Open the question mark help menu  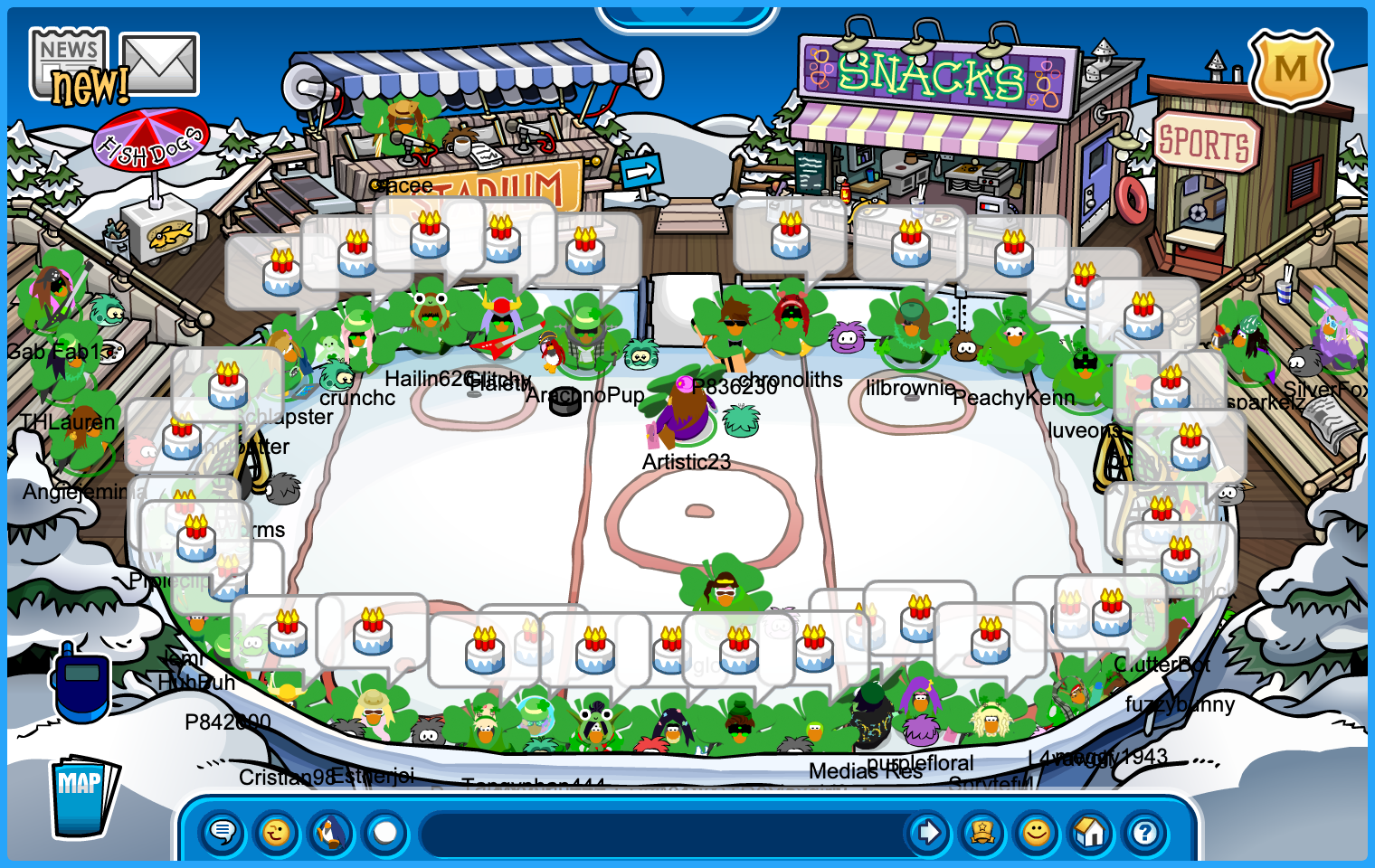pyautogui.click(x=1145, y=832)
